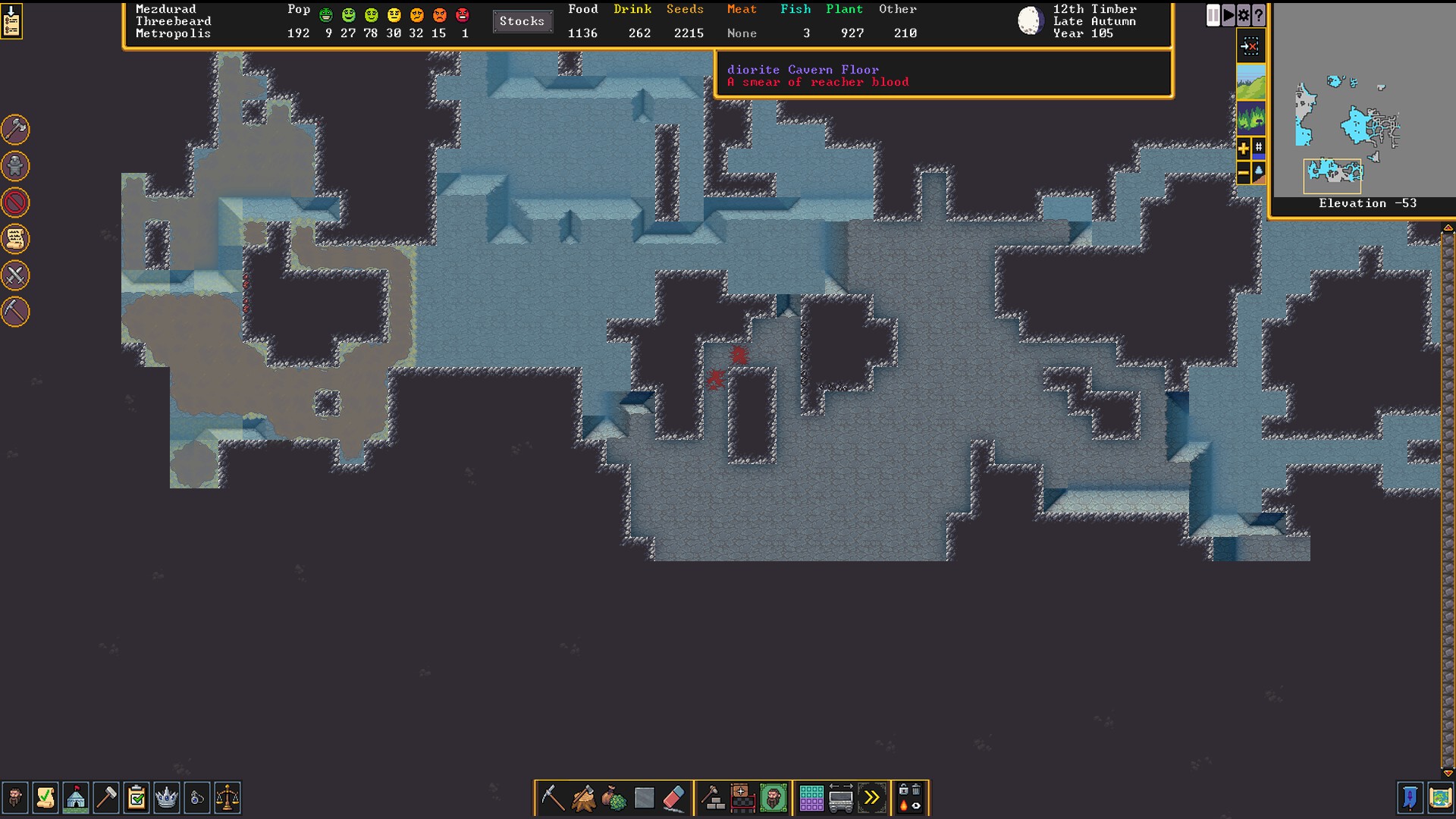Open the stockpiles grid menu
Image resolution: width=1456 pixels, height=819 pixels.
pos(811,798)
